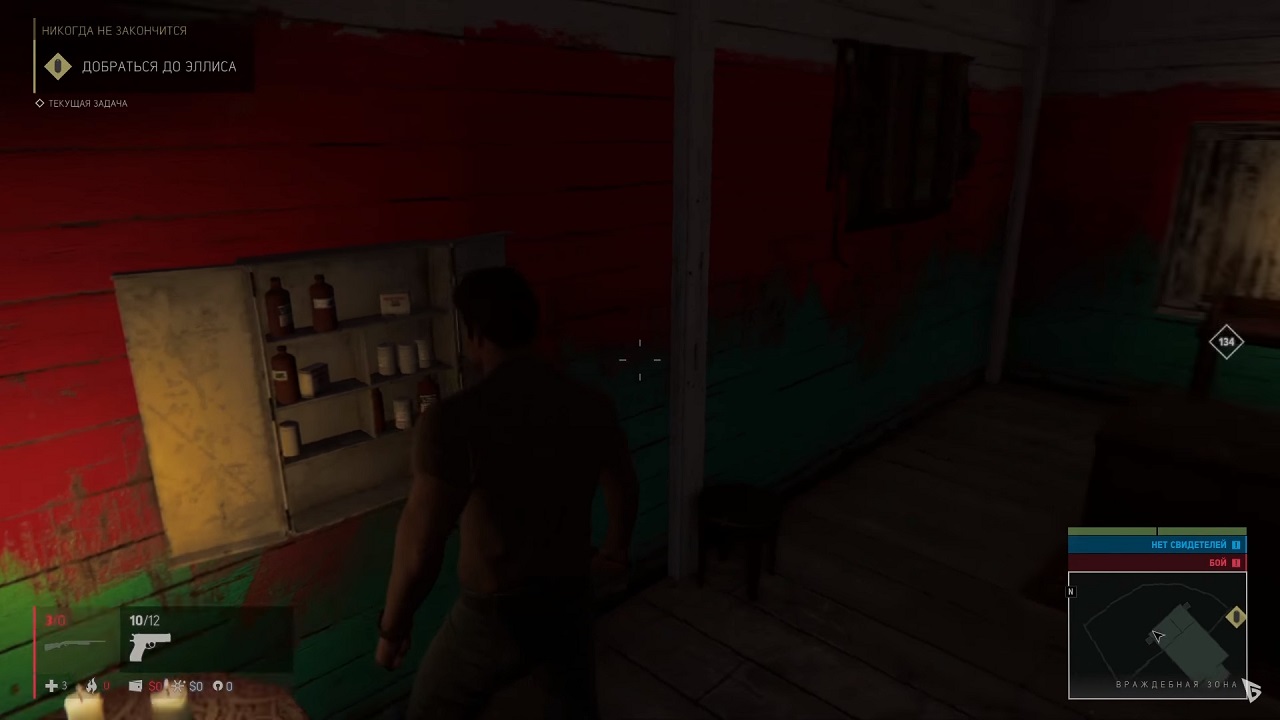Click the player arrow on the minimap
The height and width of the screenshot is (720, 1280).
point(1158,635)
